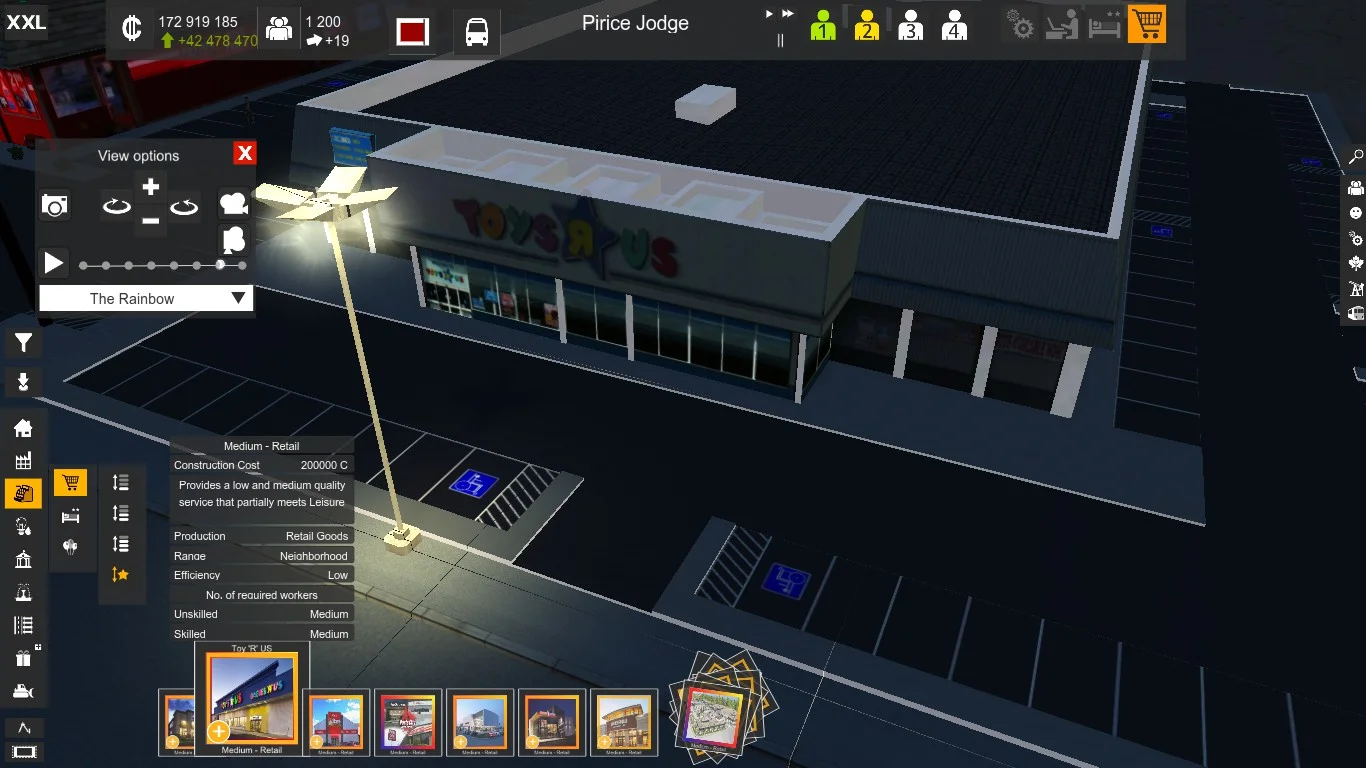The width and height of the screenshot is (1366, 768).
Task: Pause the game simulation
Action: point(780,40)
